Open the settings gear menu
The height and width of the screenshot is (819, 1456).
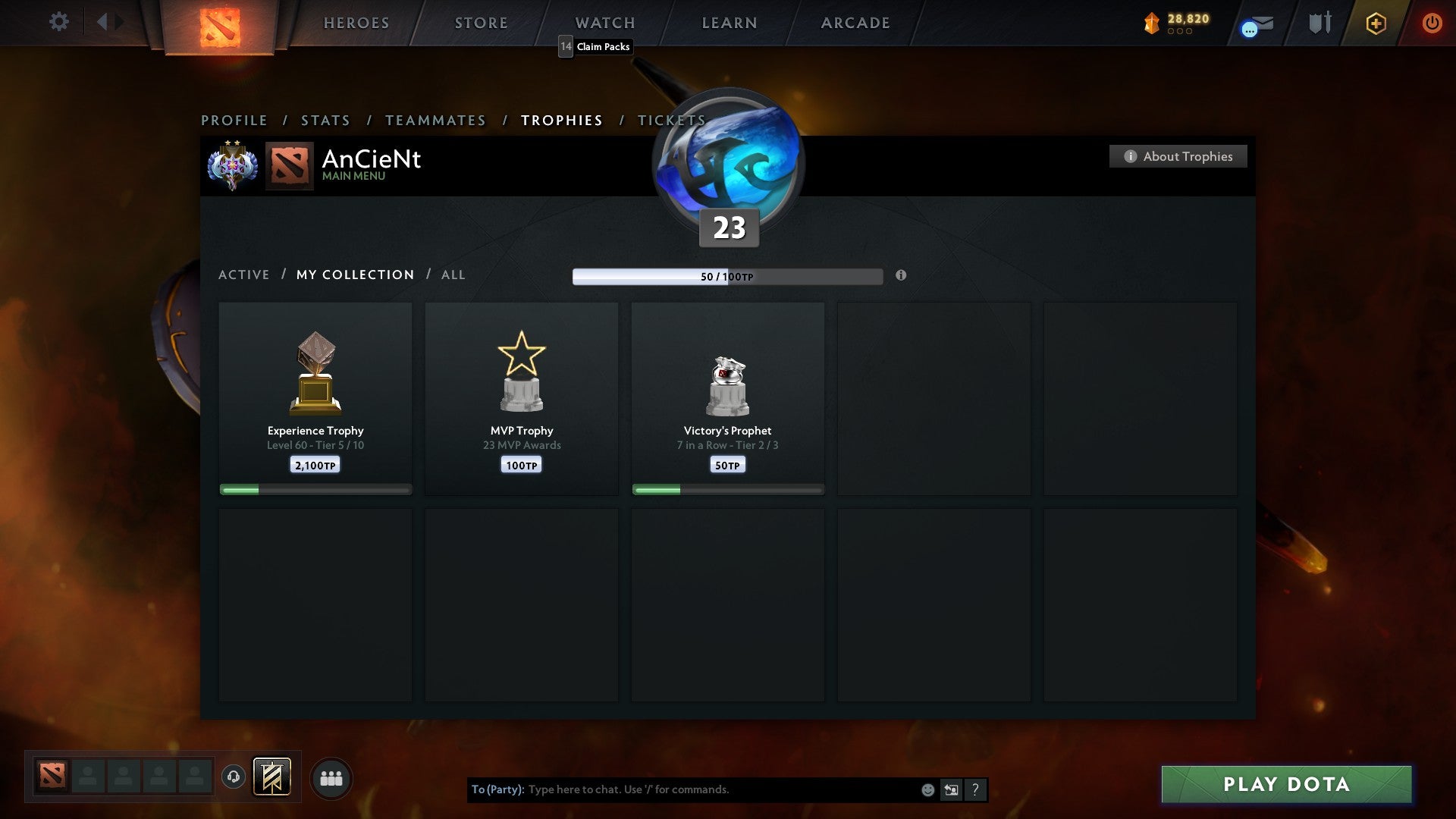(x=58, y=22)
